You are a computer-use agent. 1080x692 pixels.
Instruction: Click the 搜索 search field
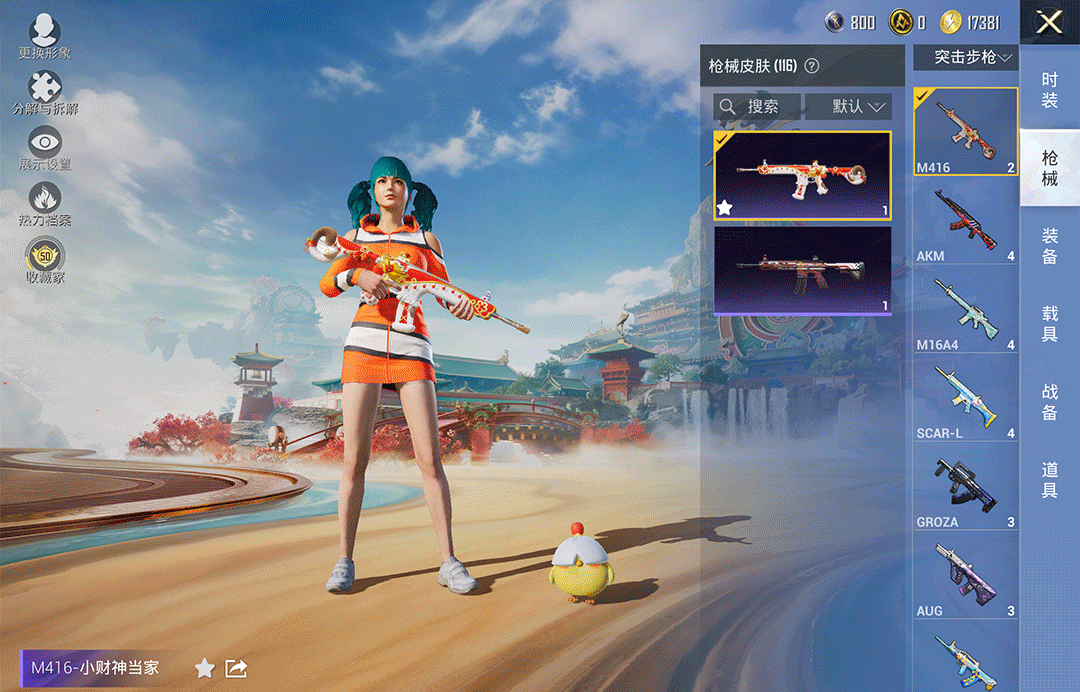pos(758,106)
